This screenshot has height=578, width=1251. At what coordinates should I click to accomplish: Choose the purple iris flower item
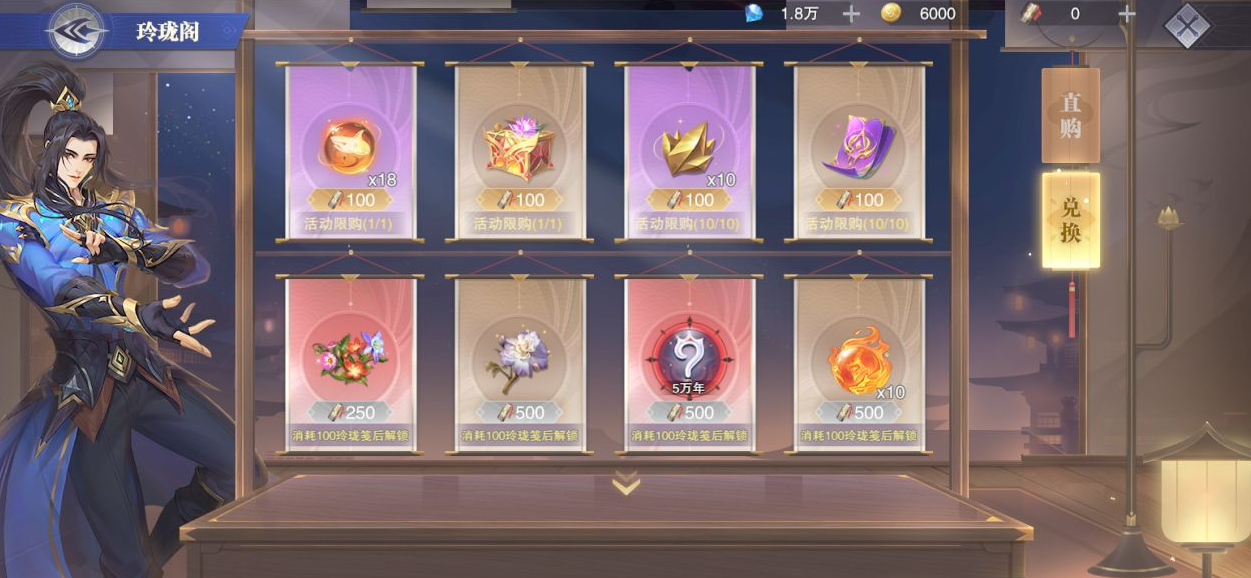[519, 362]
